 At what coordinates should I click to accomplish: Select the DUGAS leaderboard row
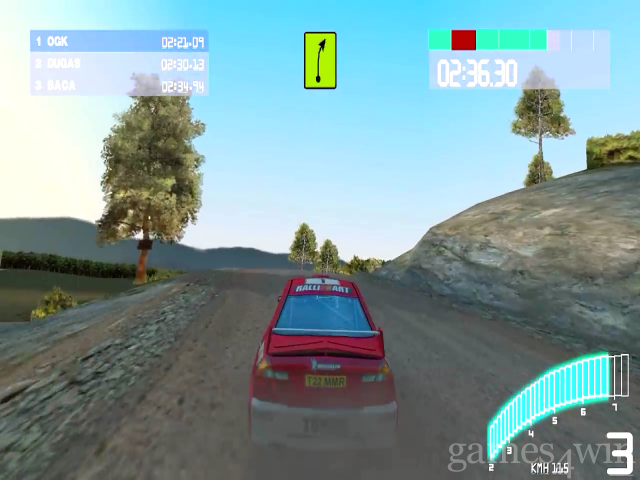coord(119,64)
